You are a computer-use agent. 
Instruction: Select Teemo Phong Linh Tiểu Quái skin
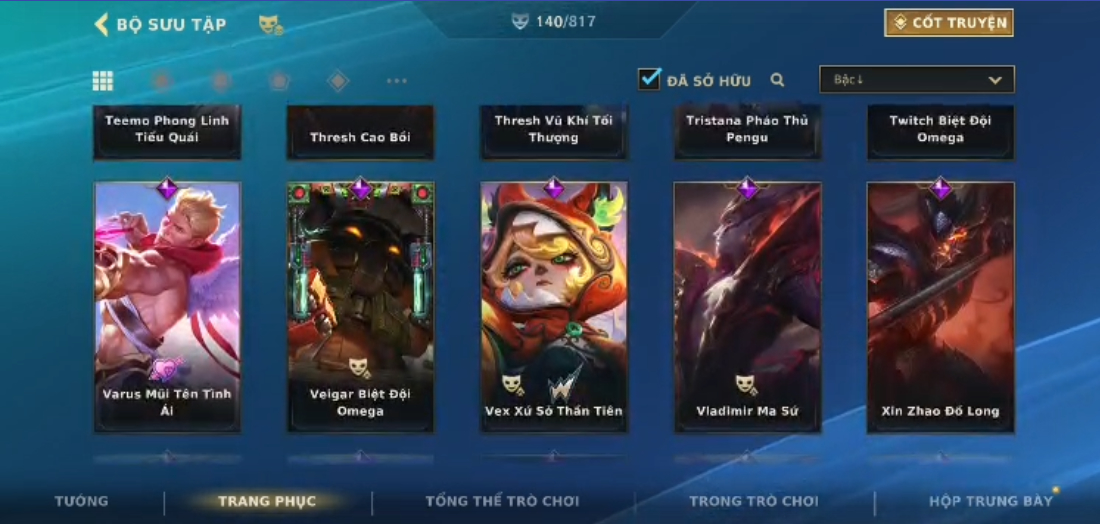click(x=167, y=130)
